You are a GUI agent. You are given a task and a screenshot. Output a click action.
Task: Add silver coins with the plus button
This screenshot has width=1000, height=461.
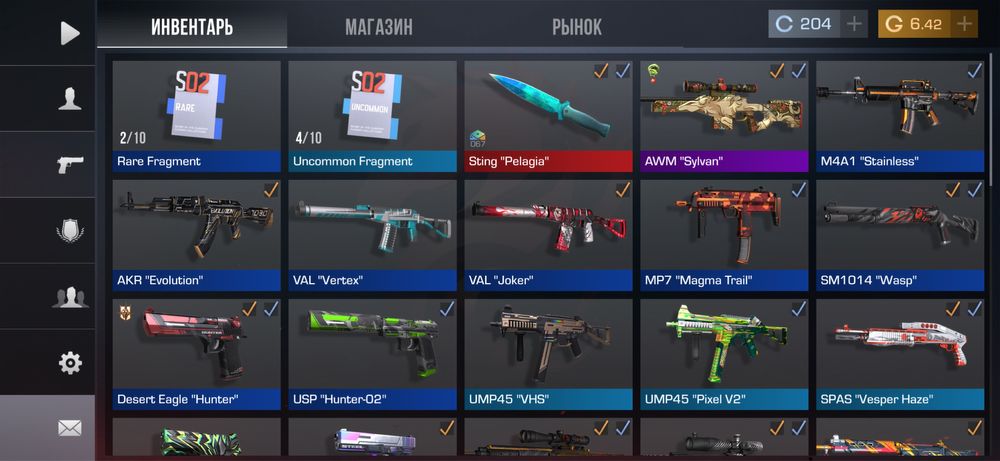[x=855, y=24]
